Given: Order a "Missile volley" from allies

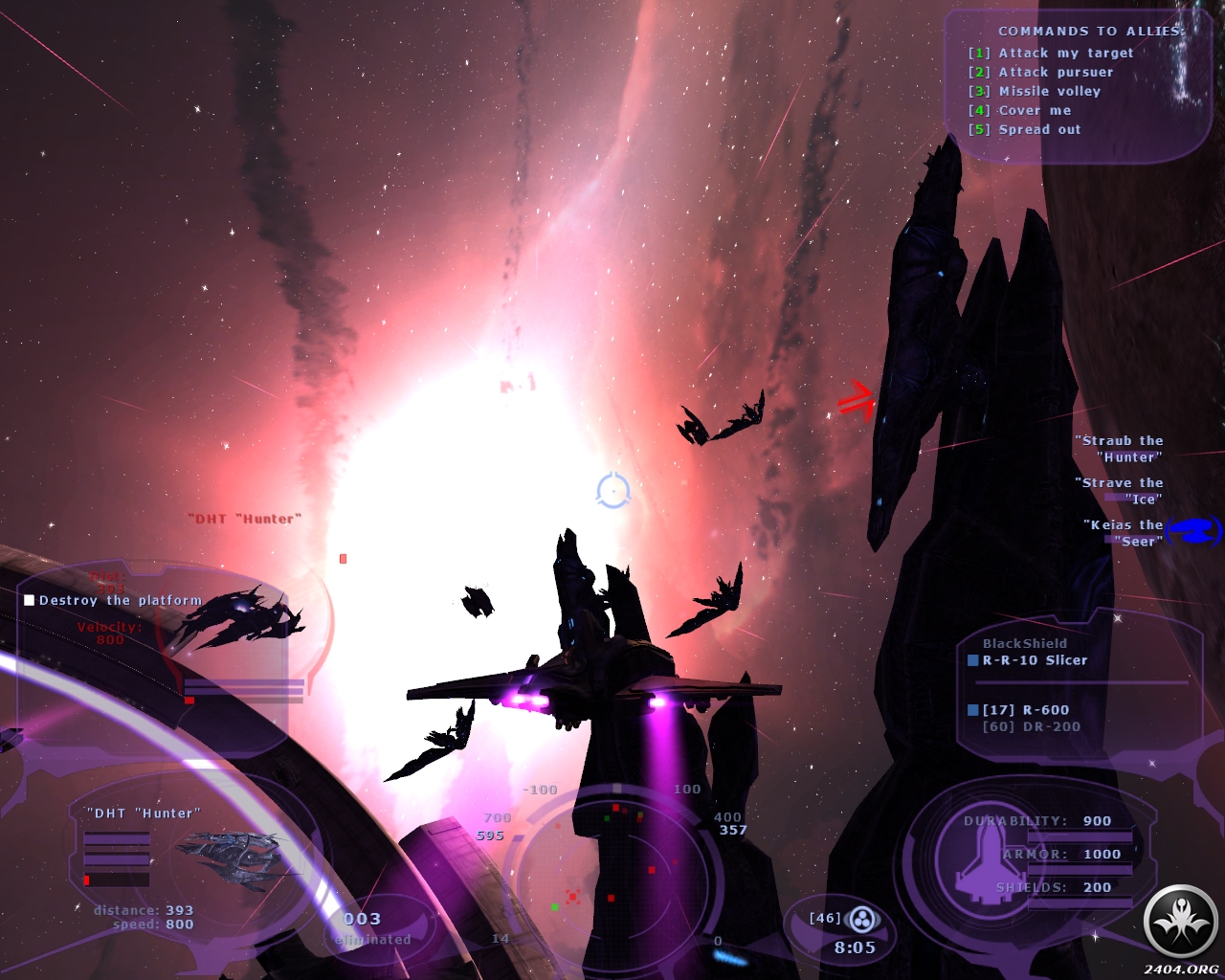Looking at the screenshot, I should point(1049,92).
